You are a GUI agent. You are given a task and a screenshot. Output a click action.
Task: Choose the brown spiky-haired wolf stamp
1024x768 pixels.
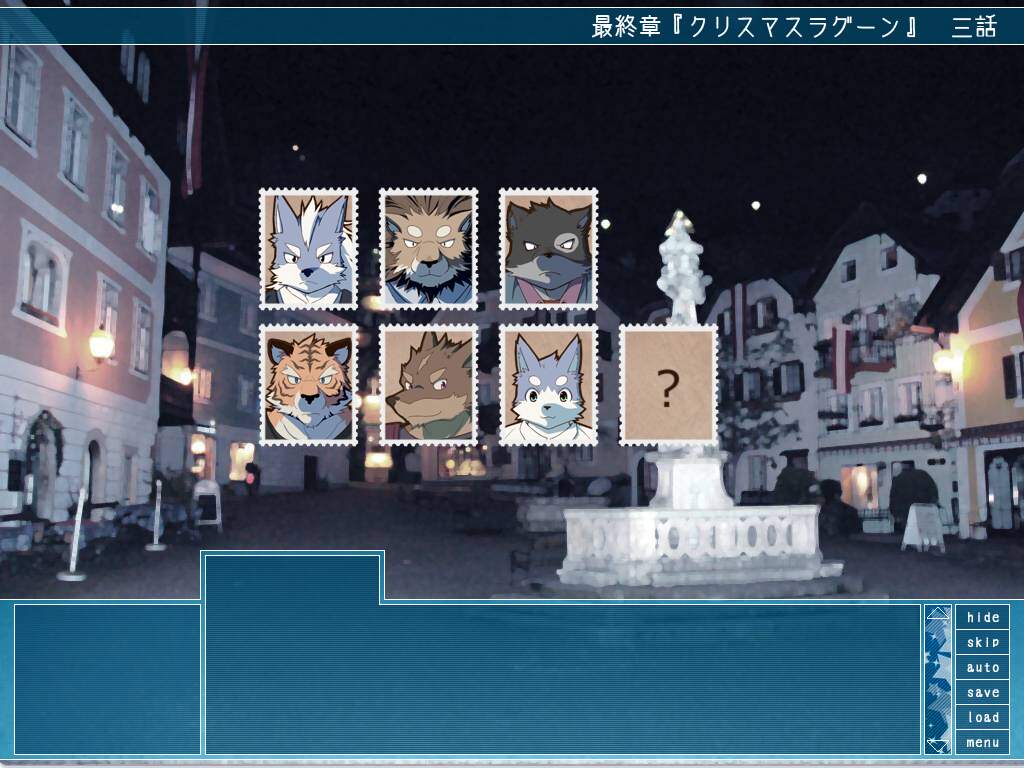point(428,385)
